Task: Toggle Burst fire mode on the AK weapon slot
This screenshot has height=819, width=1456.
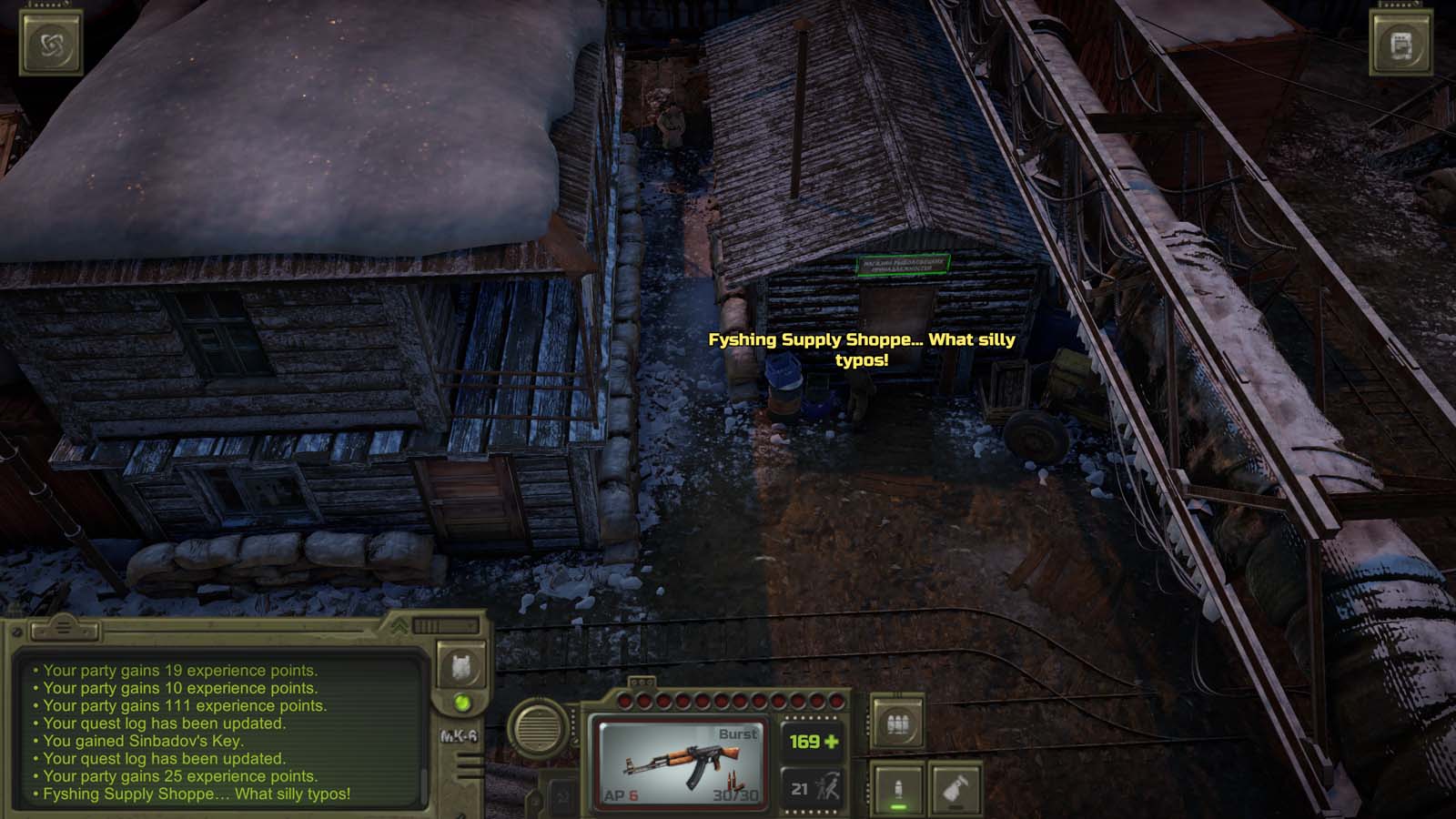Action: point(739,733)
